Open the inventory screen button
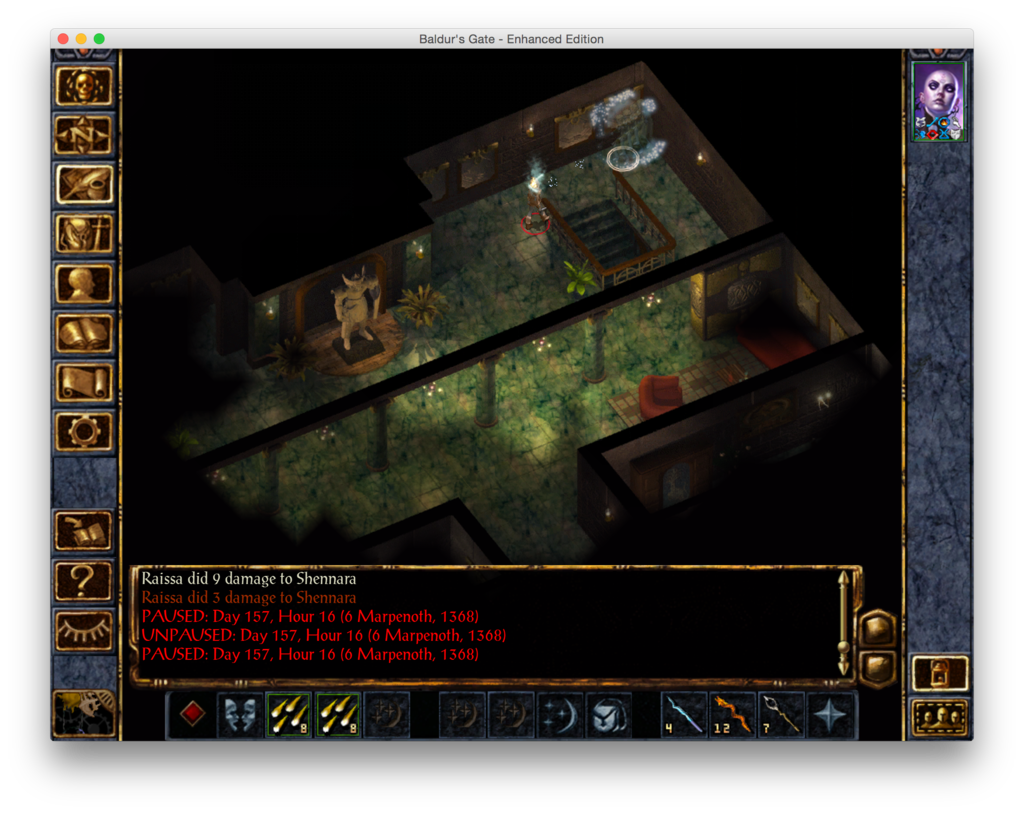The width and height of the screenshot is (1024, 813). pos(85,234)
